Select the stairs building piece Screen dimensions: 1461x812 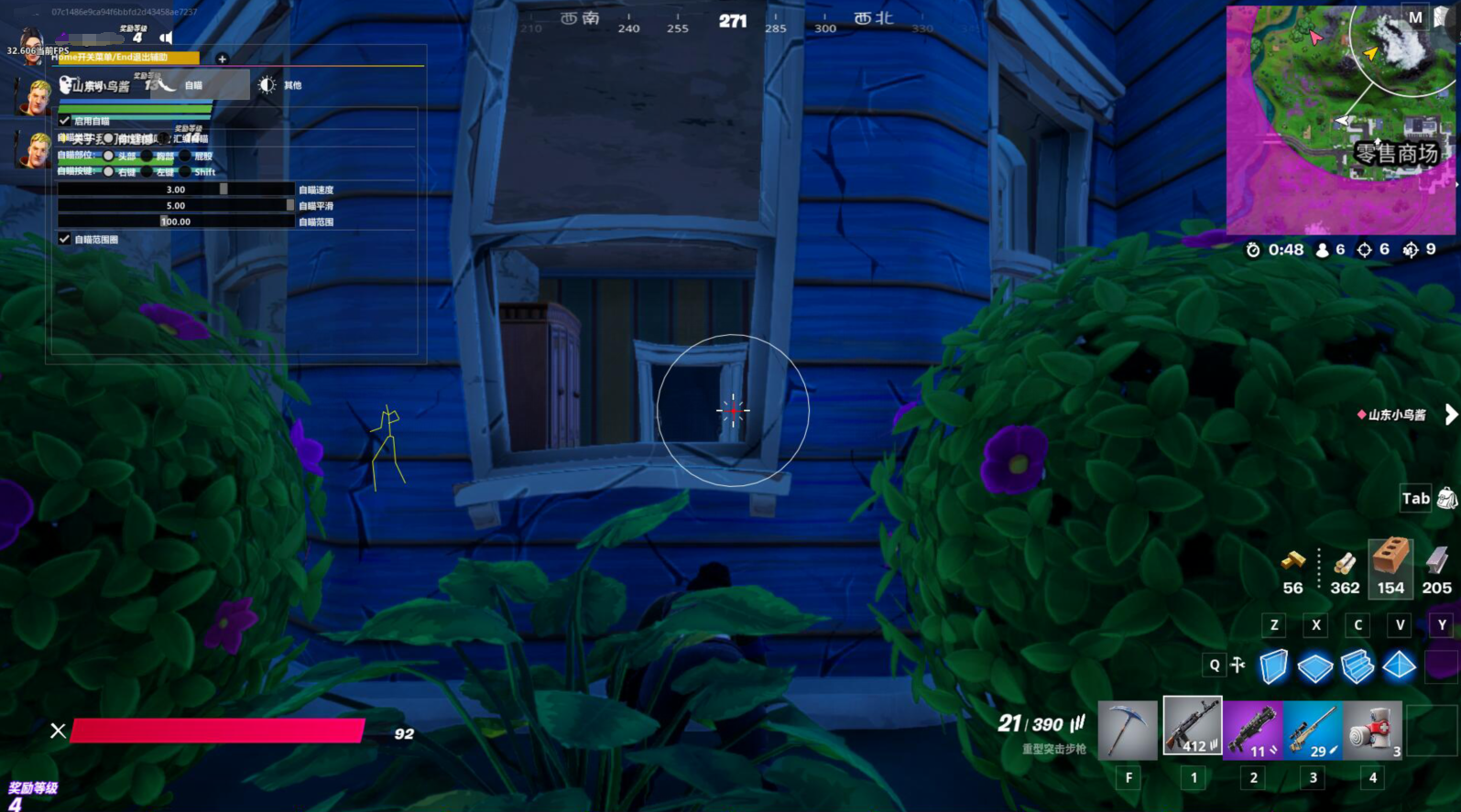click(x=1357, y=666)
